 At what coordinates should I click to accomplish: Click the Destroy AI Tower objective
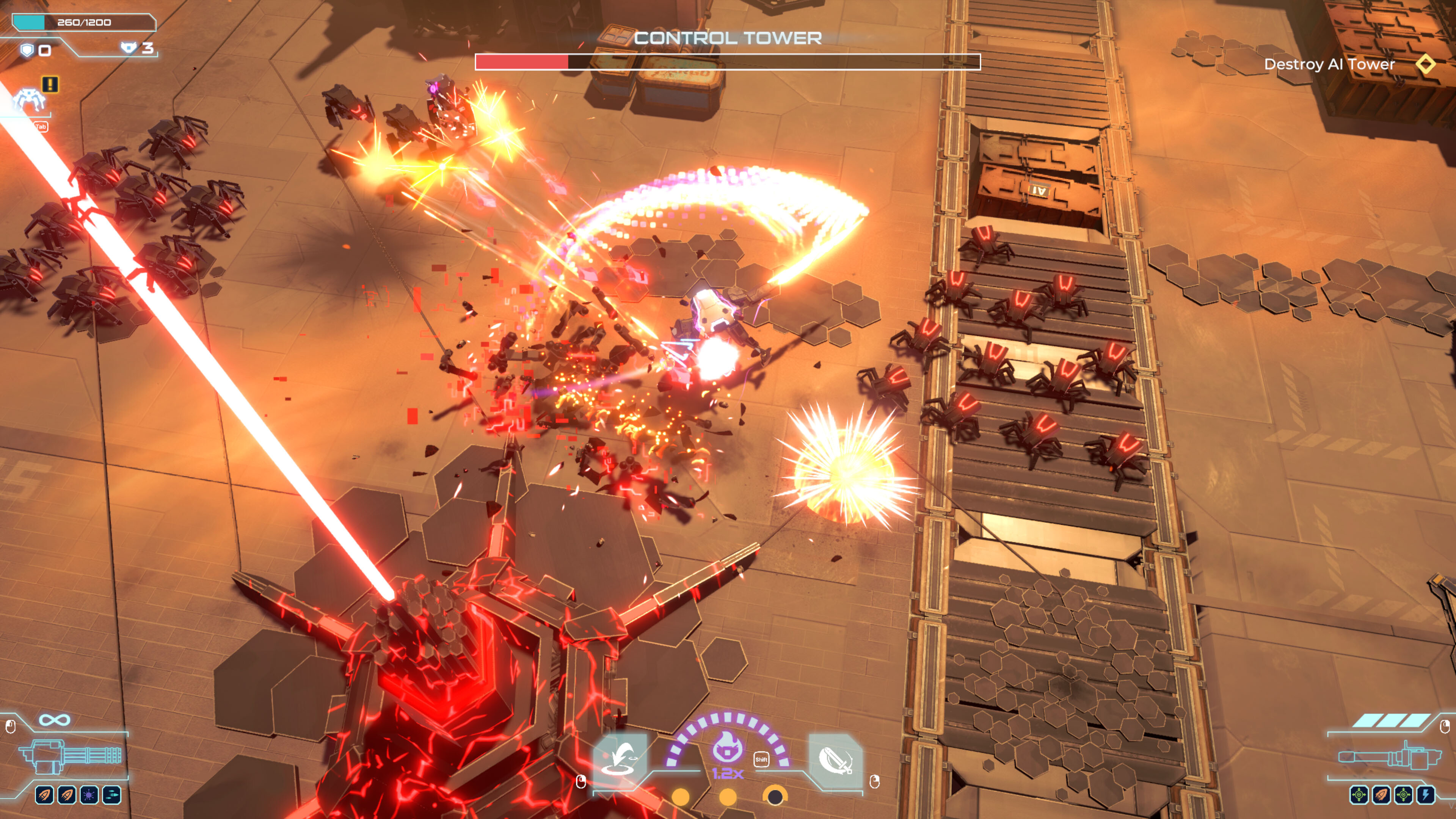tap(1329, 64)
